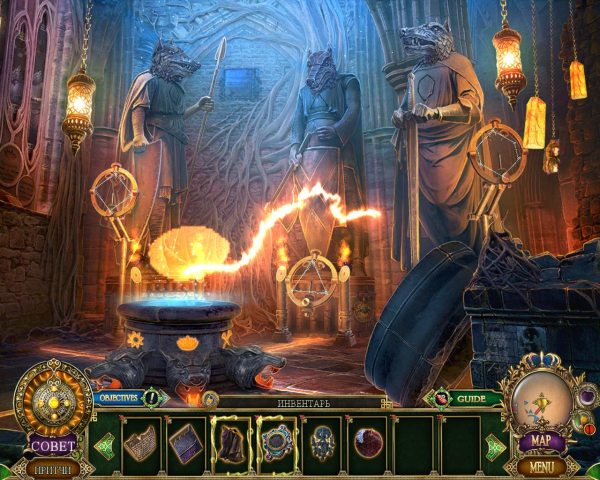Open the Map
The image size is (600, 480).
pyautogui.click(x=542, y=441)
